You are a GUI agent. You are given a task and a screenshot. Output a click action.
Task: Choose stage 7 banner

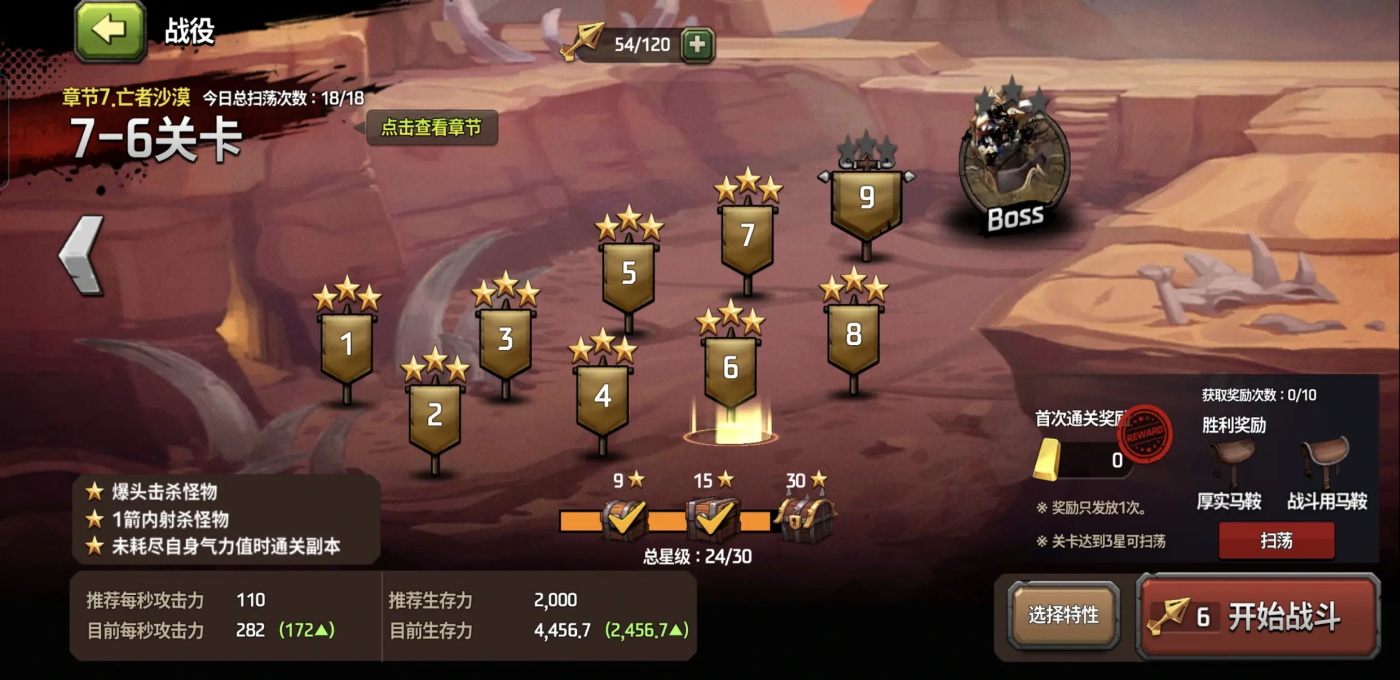(x=746, y=236)
